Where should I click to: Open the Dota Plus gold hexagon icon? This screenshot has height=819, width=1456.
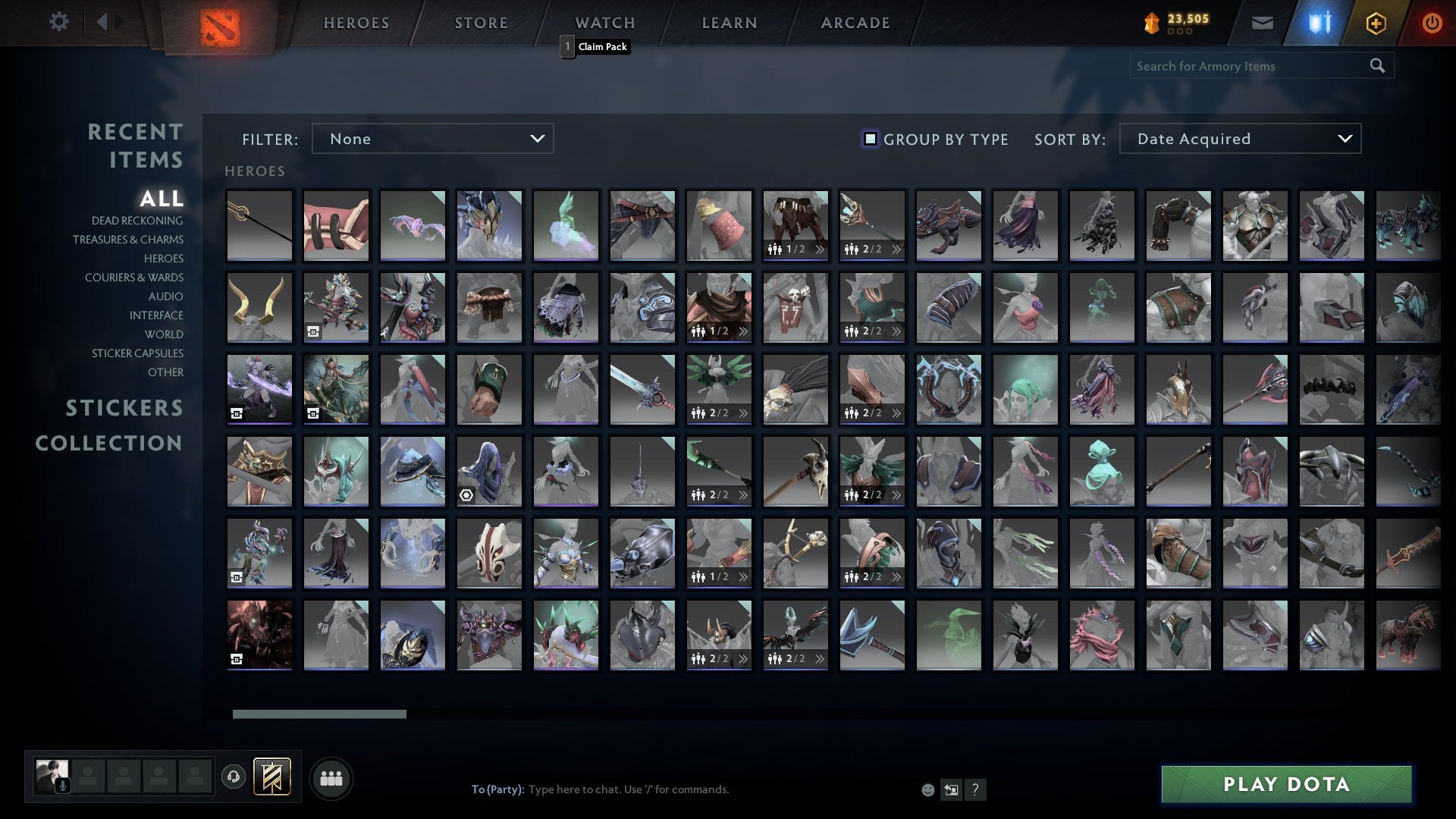1375,23
